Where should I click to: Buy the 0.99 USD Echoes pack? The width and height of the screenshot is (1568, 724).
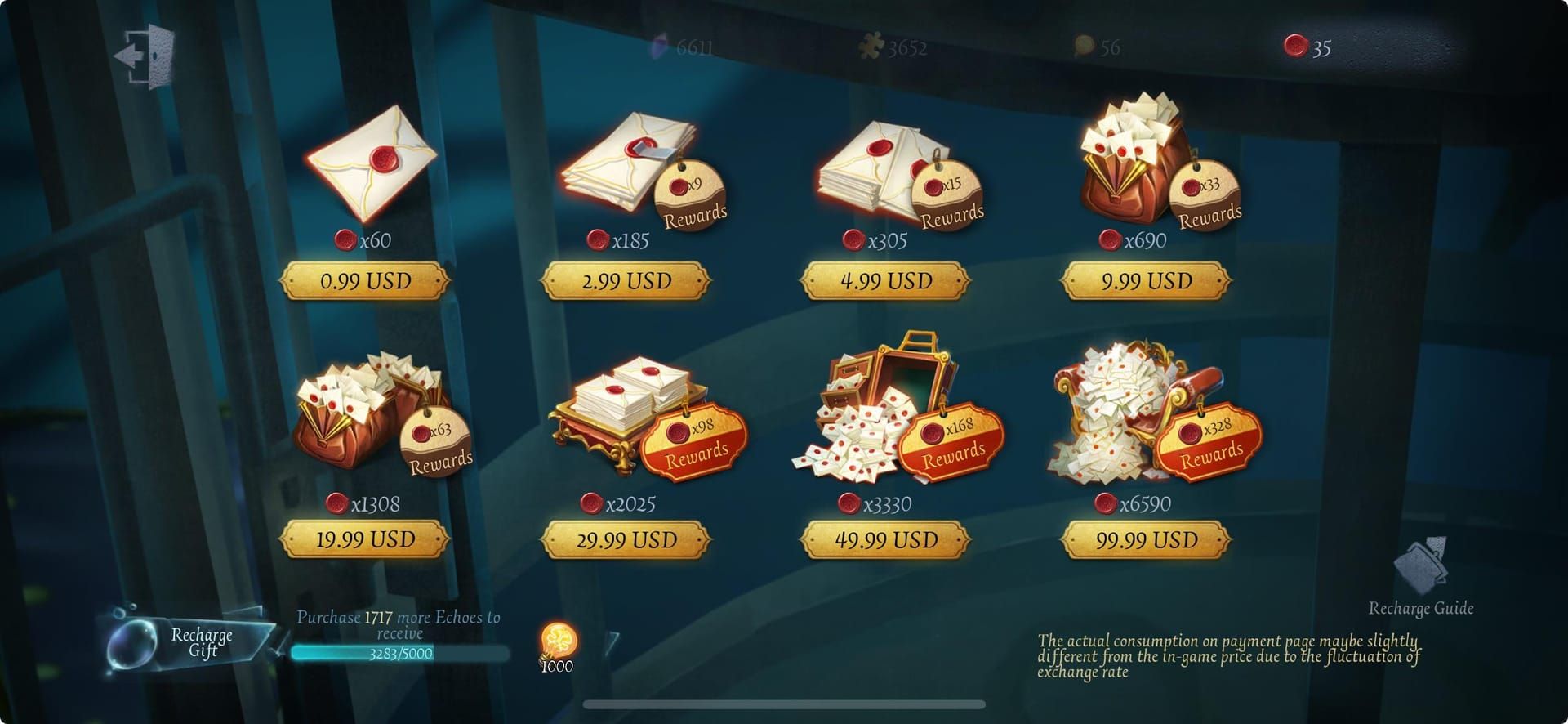click(365, 281)
